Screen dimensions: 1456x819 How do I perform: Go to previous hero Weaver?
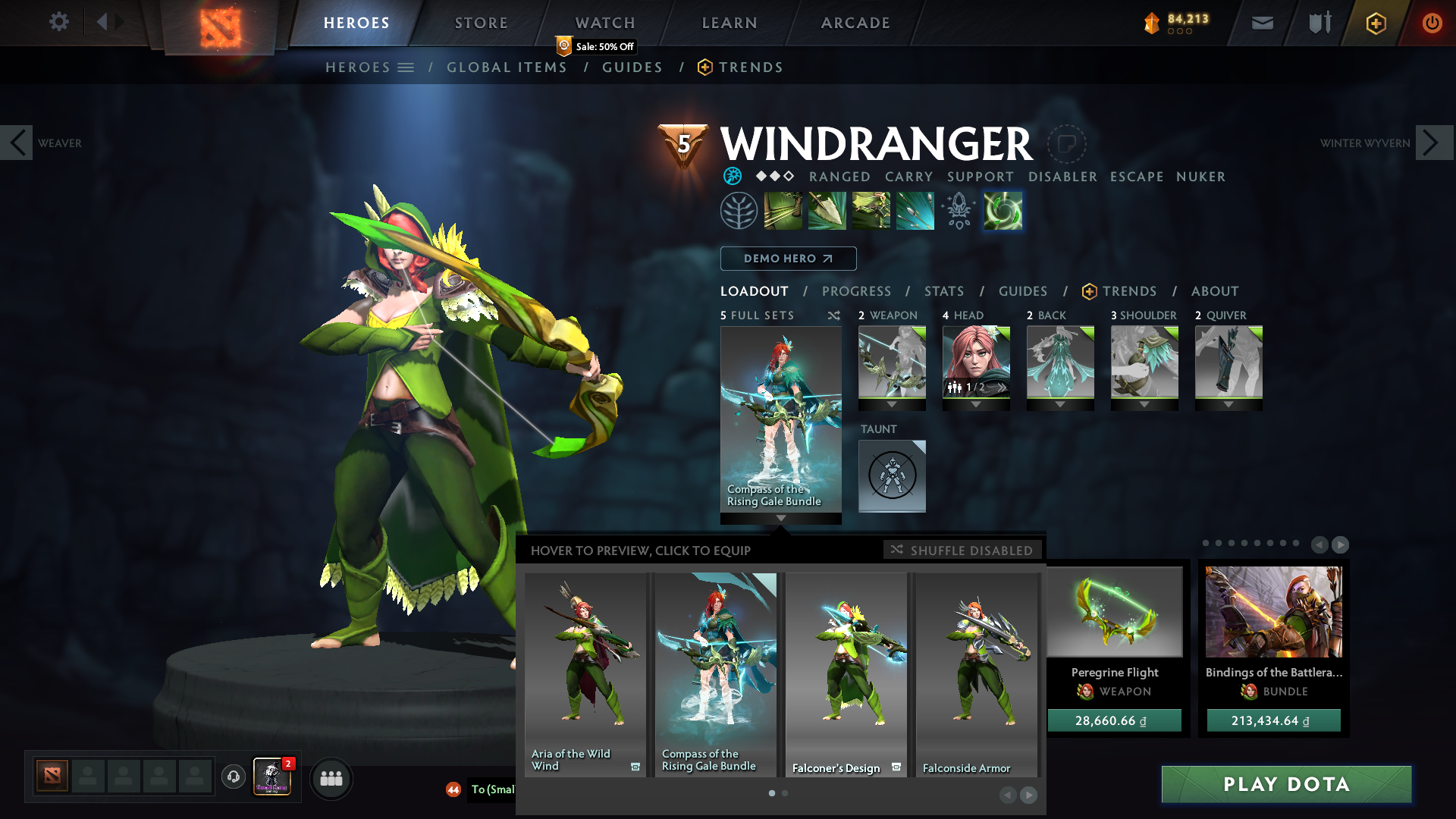[17, 143]
